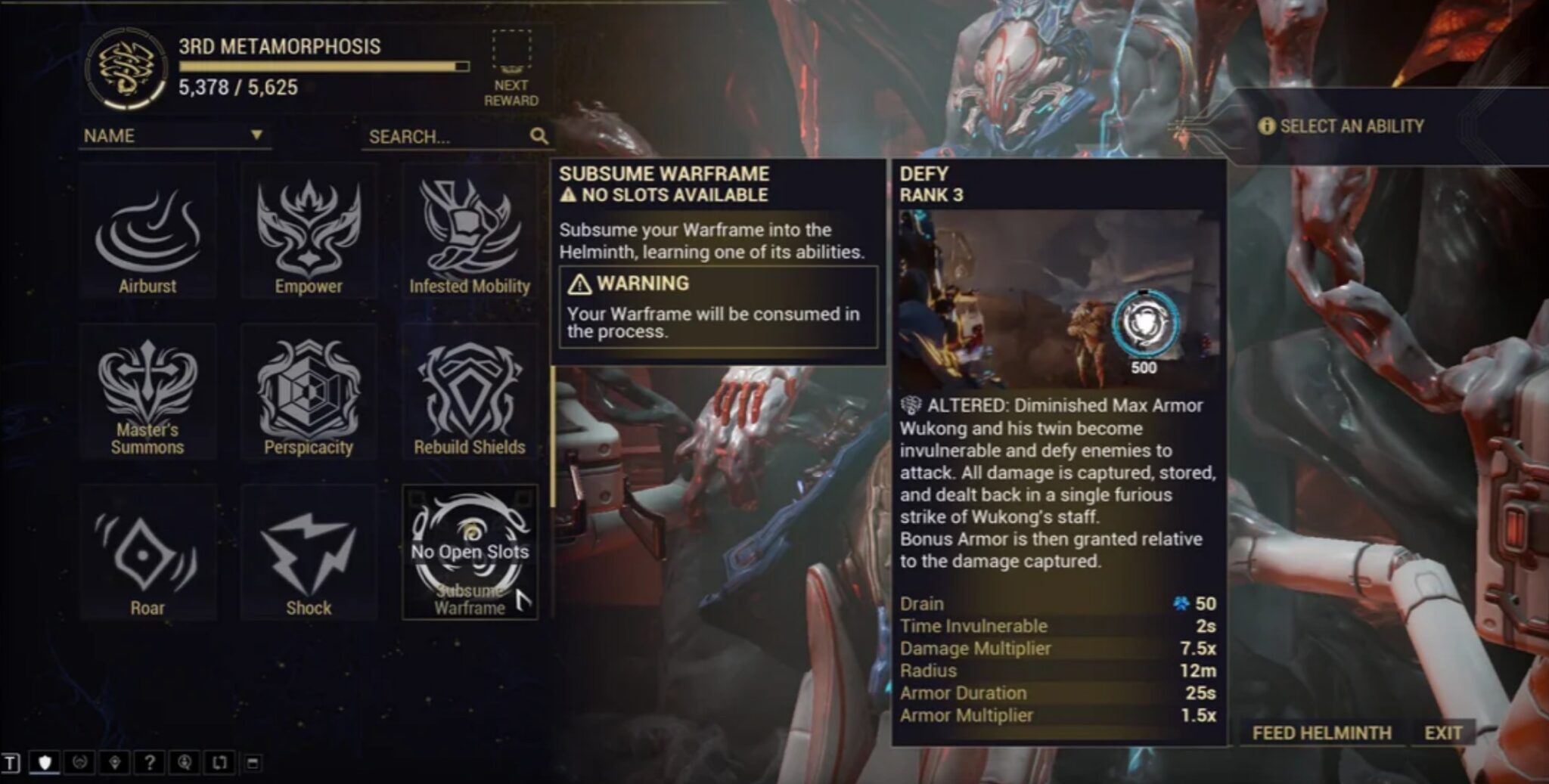Toggle the loop icon in bottom bar
1549x784 pixels.
(220, 762)
